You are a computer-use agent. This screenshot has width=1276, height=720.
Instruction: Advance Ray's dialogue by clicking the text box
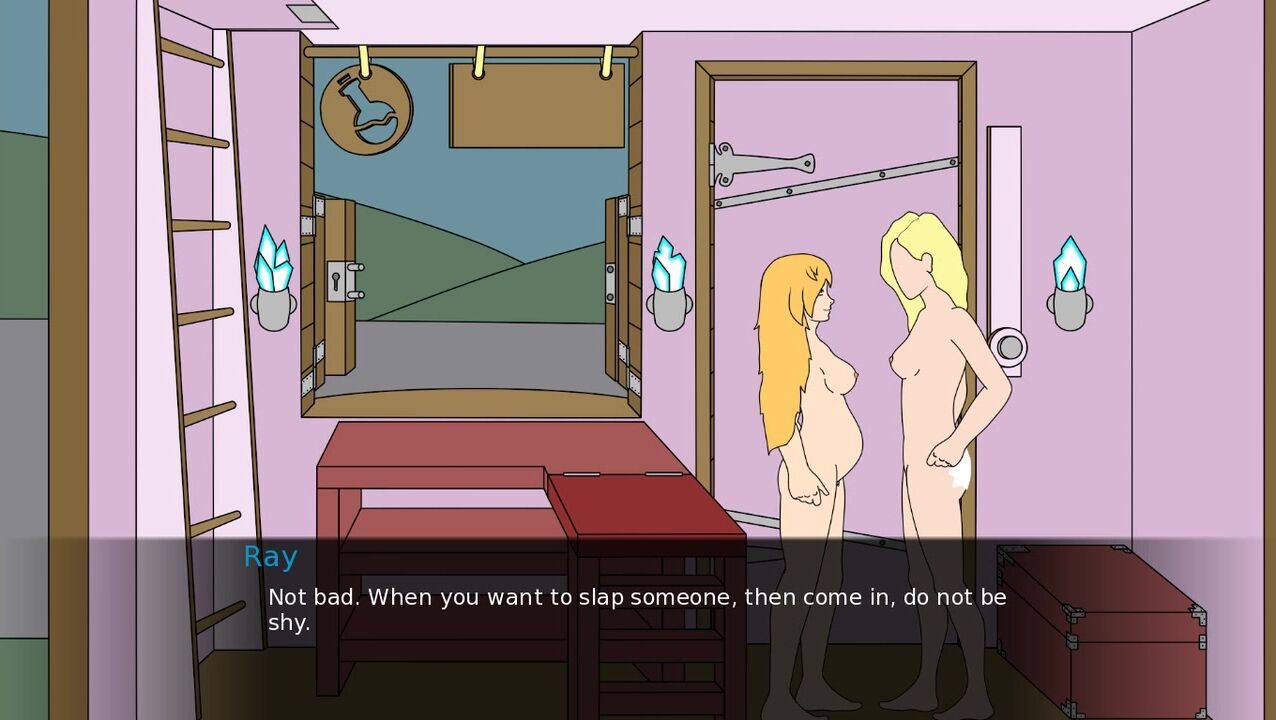pos(637,610)
